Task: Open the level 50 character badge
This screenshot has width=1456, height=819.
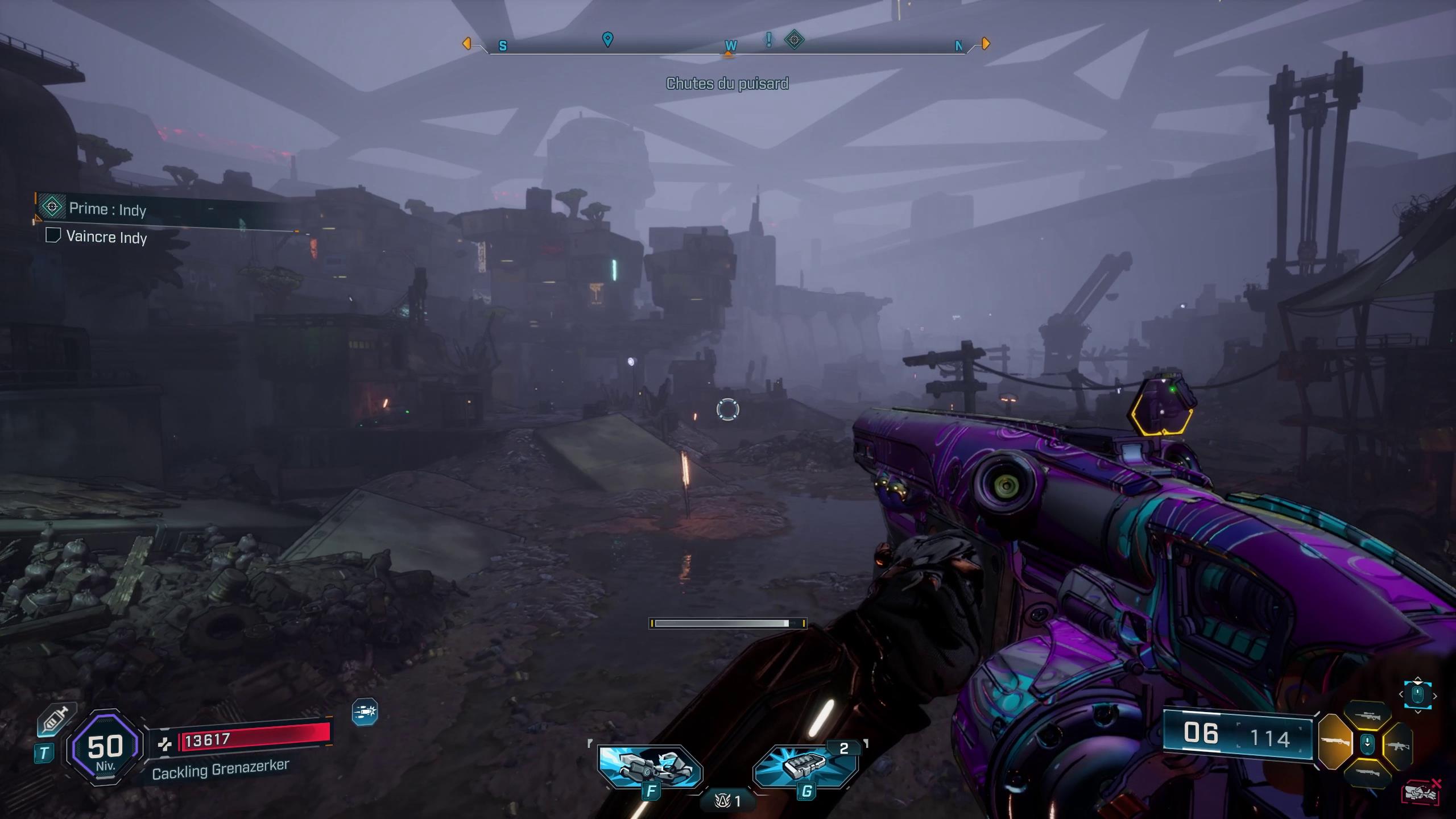Action: tap(105, 748)
